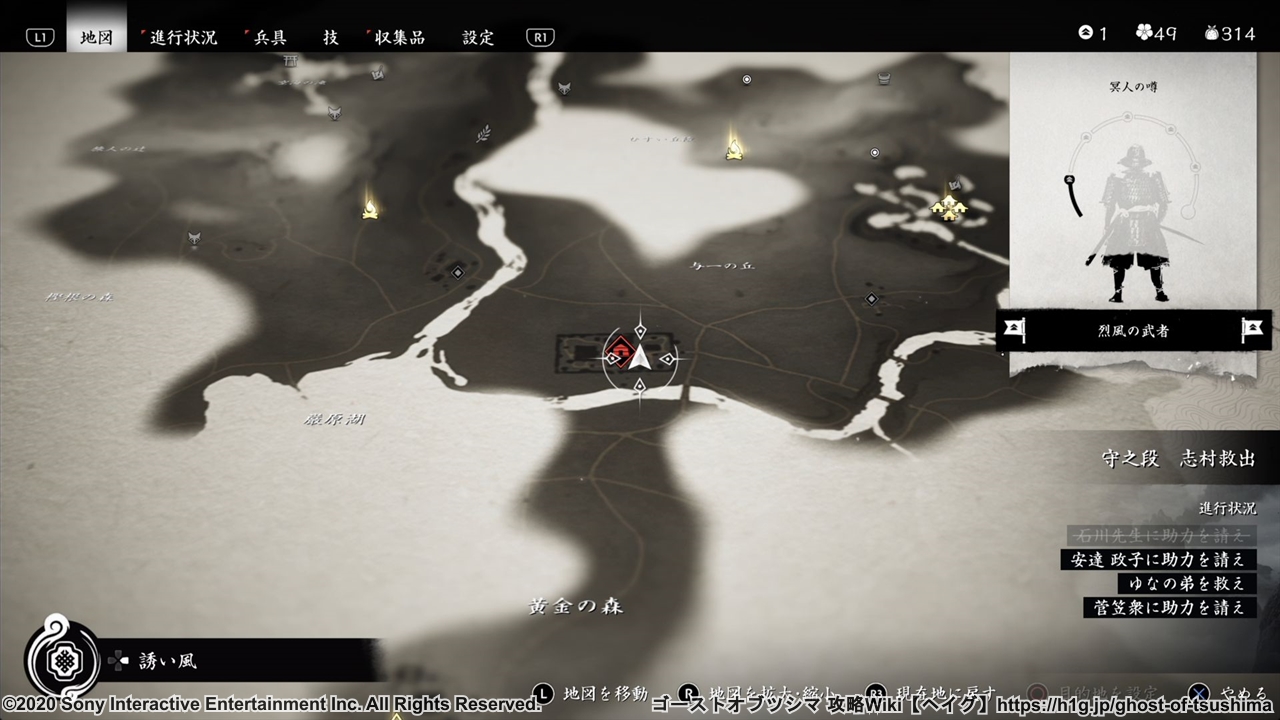The height and width of the screenshot is (720, 1280).
Task: Choose objective 安達 政子に助力を請え
Action: (x=1158, y=559)
